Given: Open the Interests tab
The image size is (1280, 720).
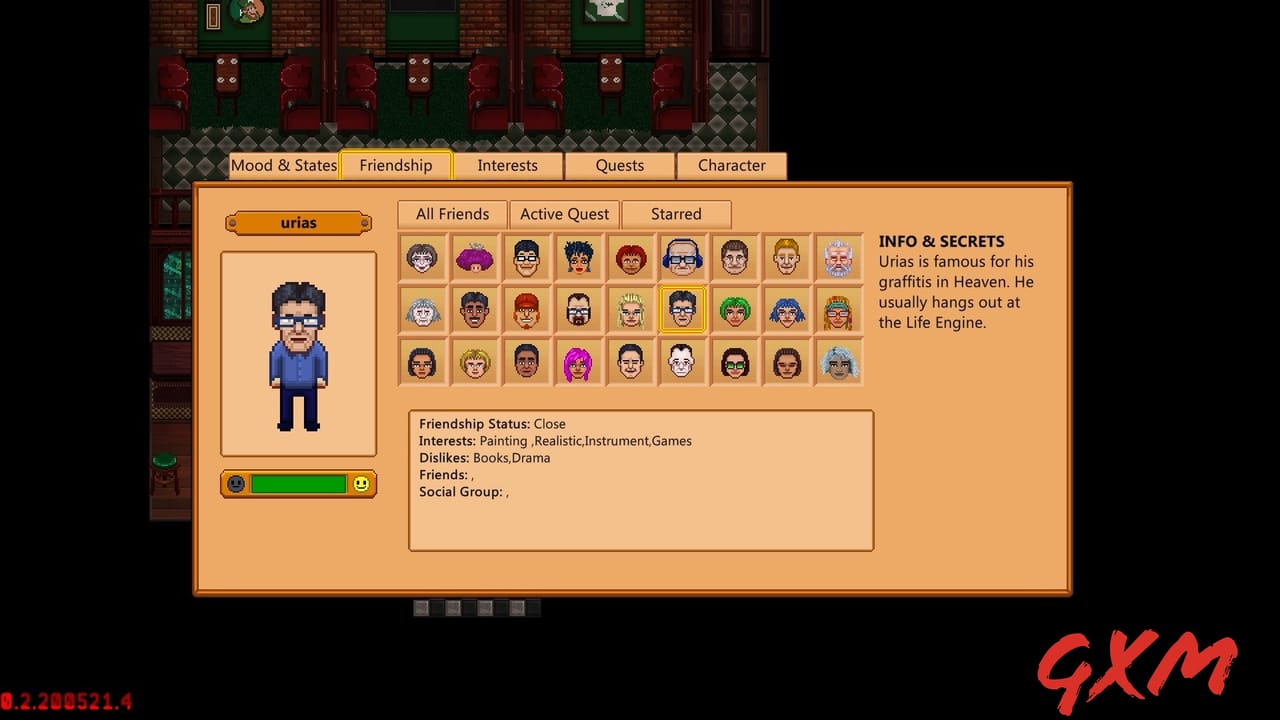Looking at the screenshot, I should (507, 165).
